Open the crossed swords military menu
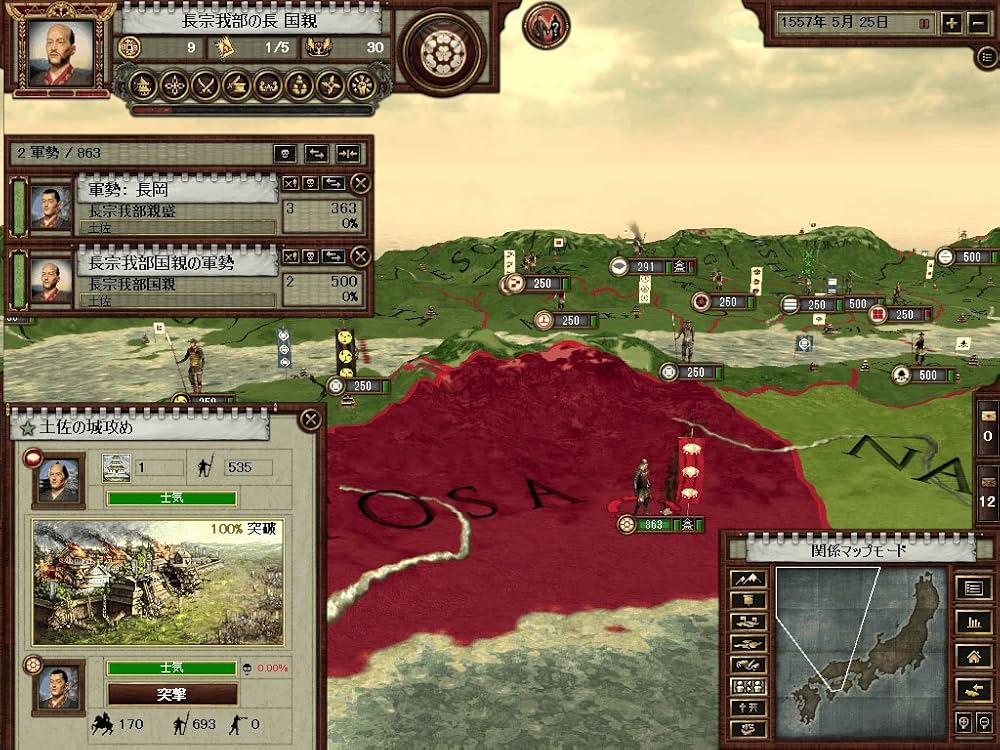Image resolution: width=1000 pixels, height=750 pixels. coord(206,85)
